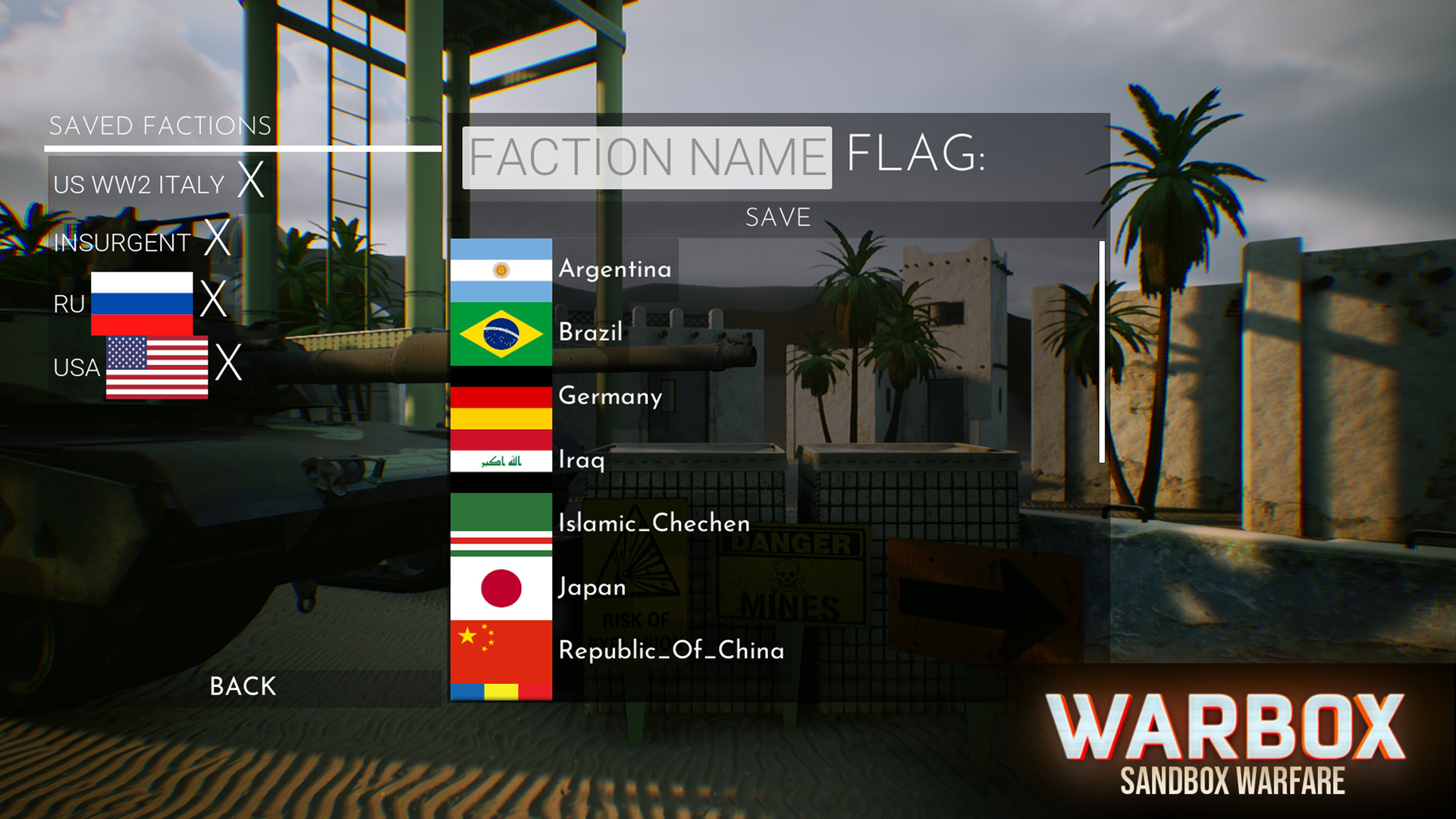The image size is (1456, 819).
Task: Select the Republic_Of_China flag icon
Action: (501, 651)
